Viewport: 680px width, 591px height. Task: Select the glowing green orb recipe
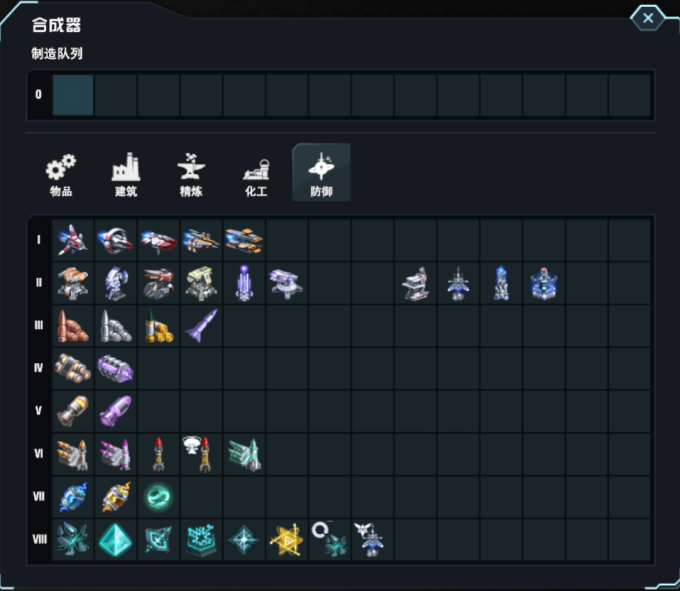(158, 497)
